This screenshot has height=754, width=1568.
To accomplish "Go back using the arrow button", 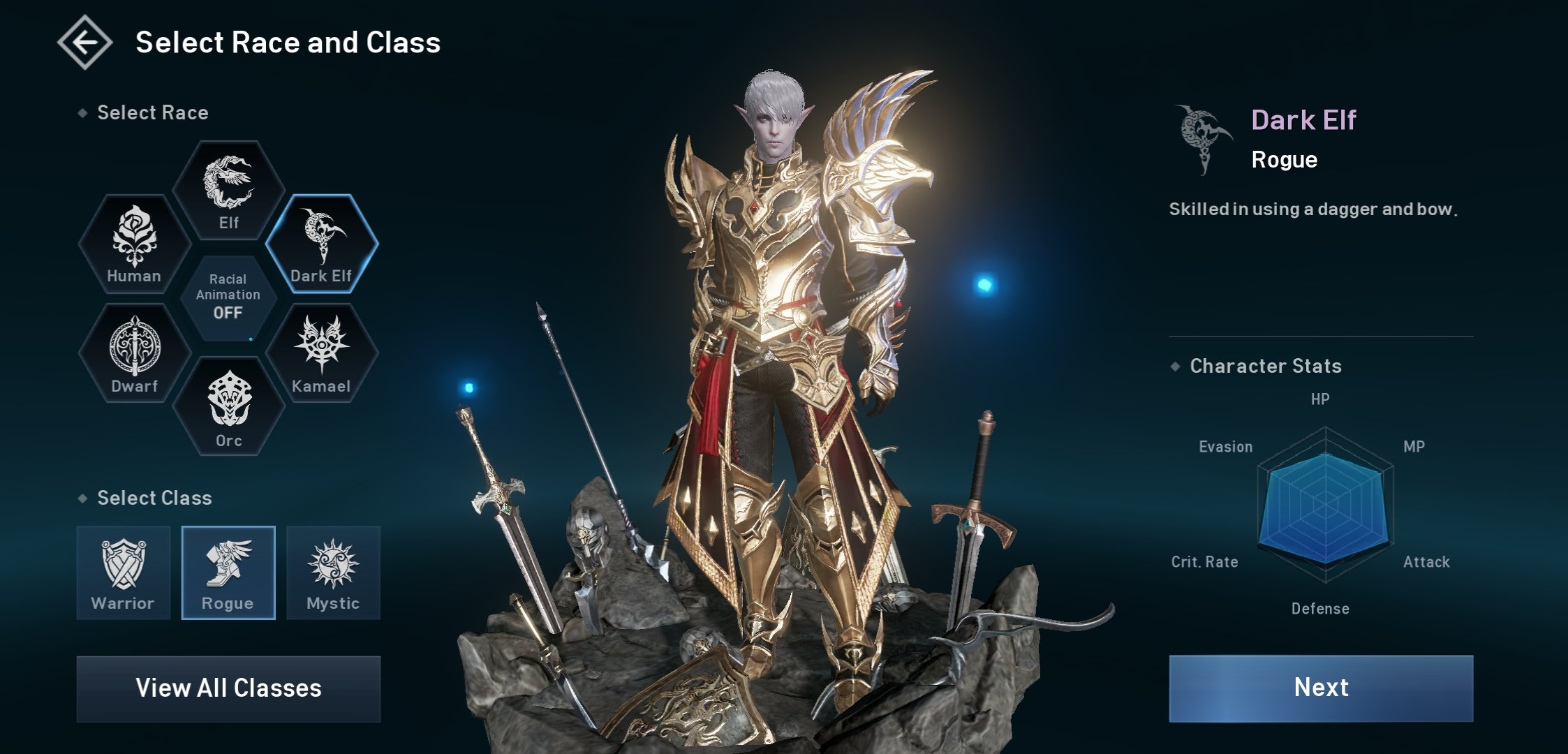I will click(x=84, y=43).
